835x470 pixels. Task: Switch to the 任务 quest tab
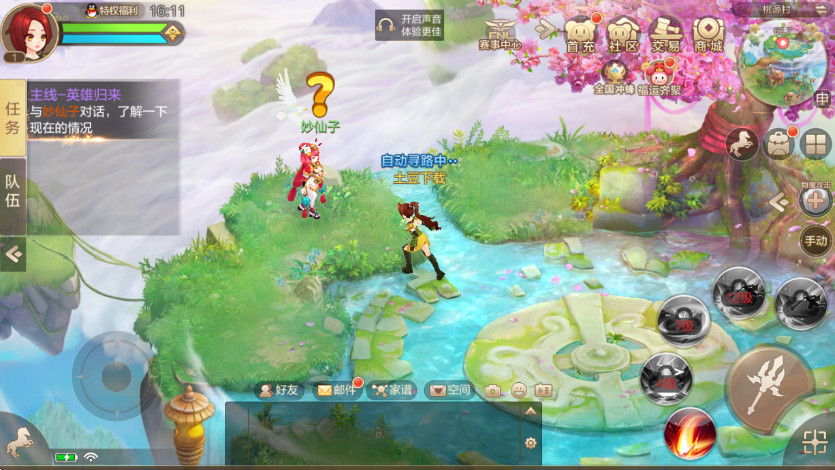(12, 116)
